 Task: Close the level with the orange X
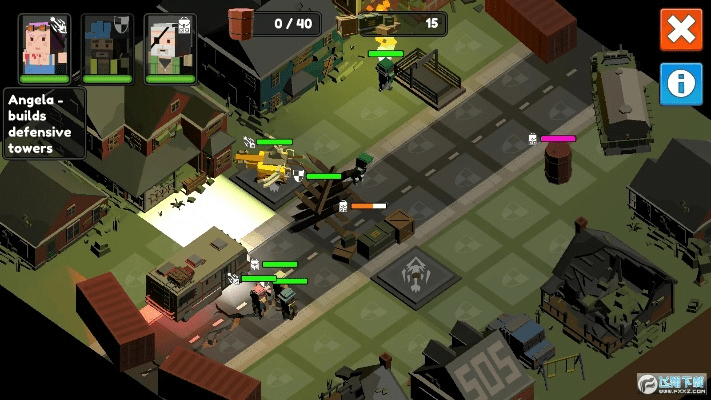point(681,30)
